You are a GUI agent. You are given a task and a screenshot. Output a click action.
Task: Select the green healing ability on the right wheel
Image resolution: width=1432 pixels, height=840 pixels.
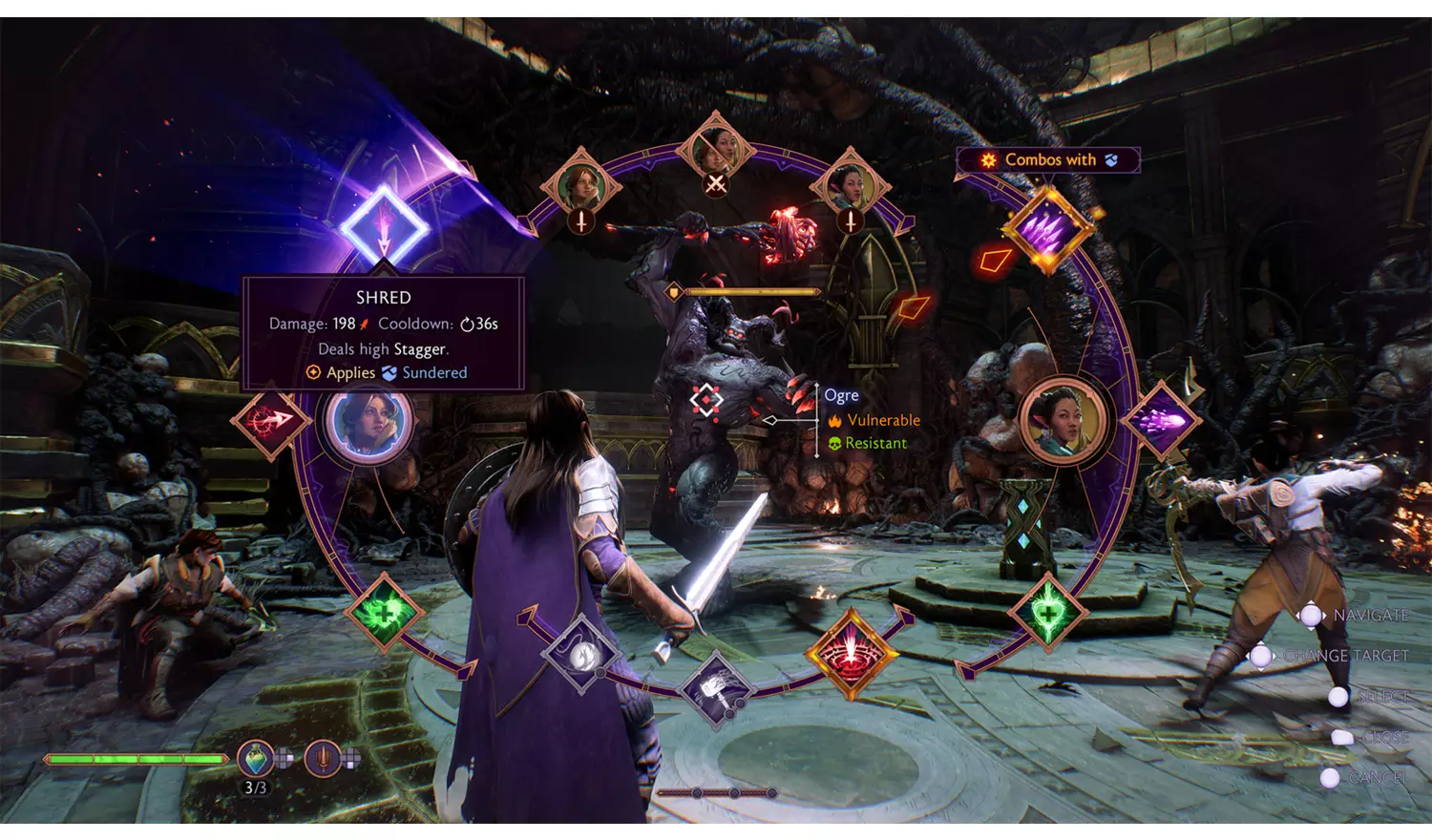tap(1048, 614)
